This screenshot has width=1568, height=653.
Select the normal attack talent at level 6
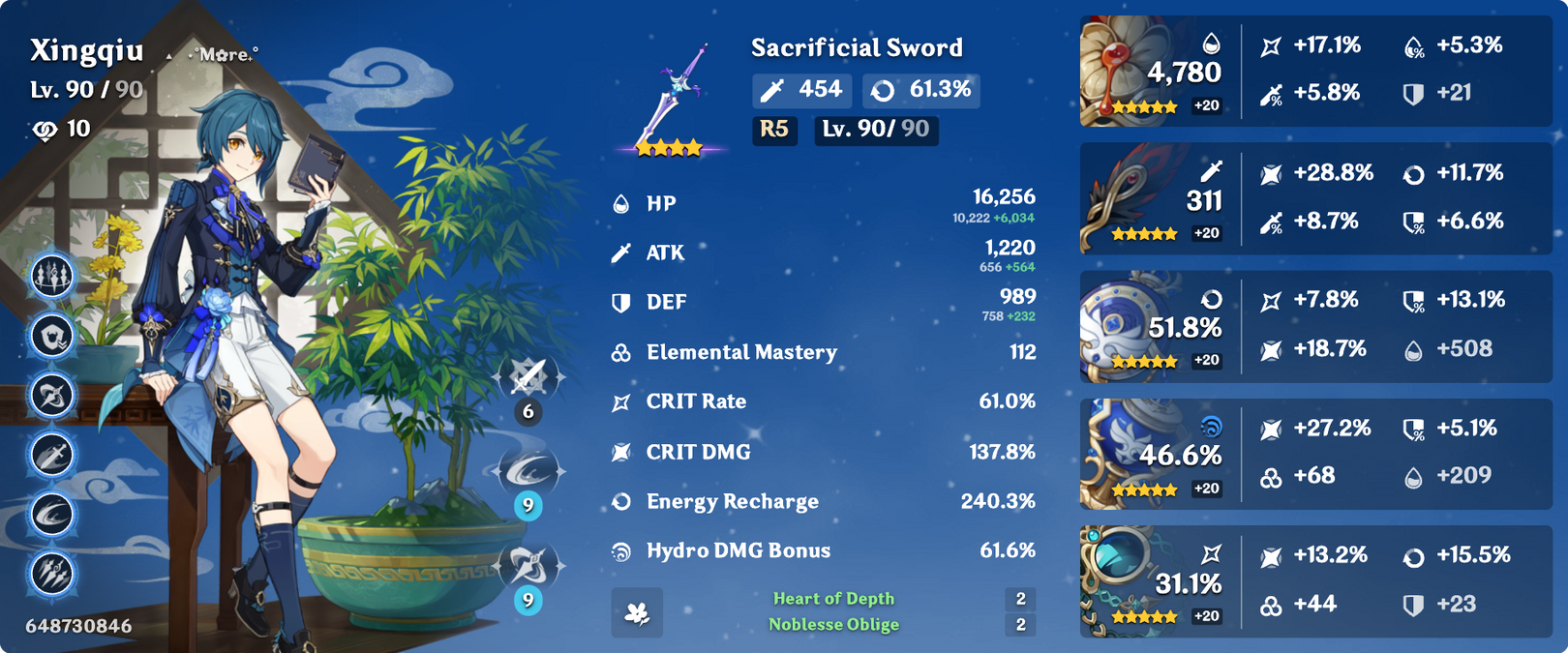(x=528, y=377)
